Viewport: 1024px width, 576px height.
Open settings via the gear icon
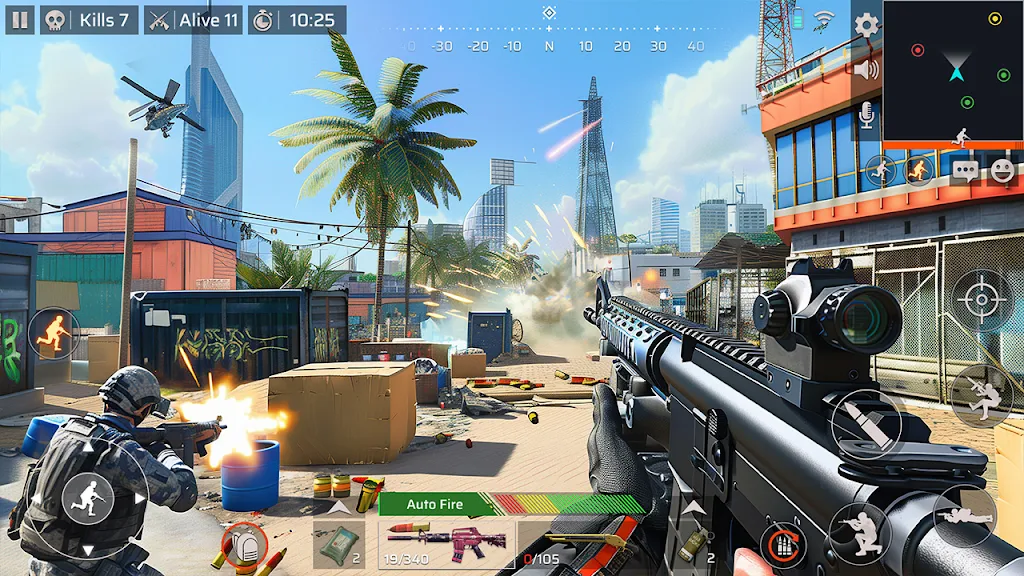pyautogui.click(x=866, y=25)
